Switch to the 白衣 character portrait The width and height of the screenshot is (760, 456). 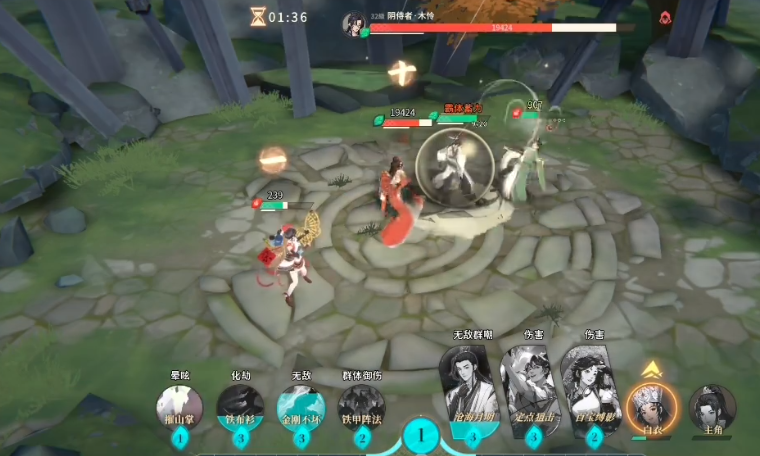(651, 405)
